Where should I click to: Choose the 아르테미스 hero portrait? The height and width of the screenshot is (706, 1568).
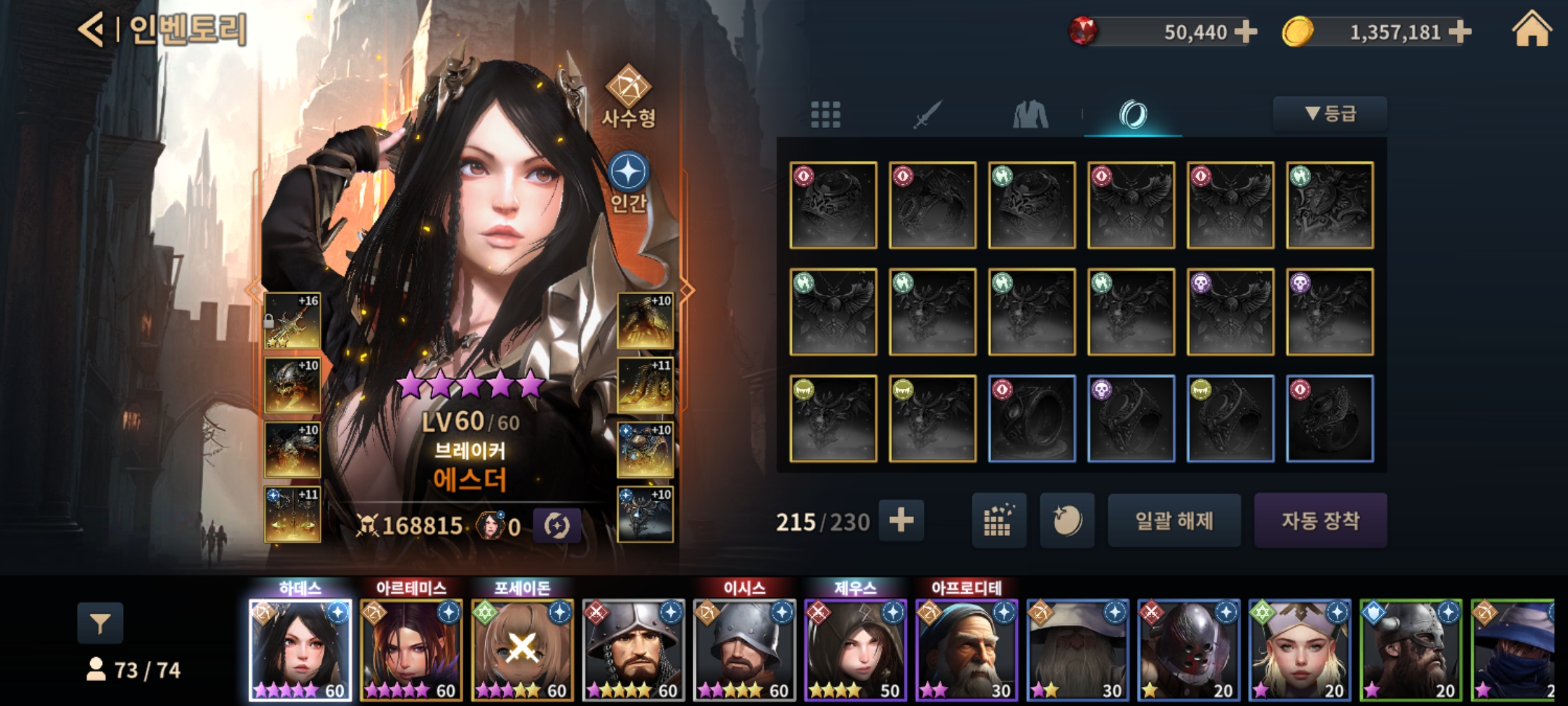tap(411, 650)
